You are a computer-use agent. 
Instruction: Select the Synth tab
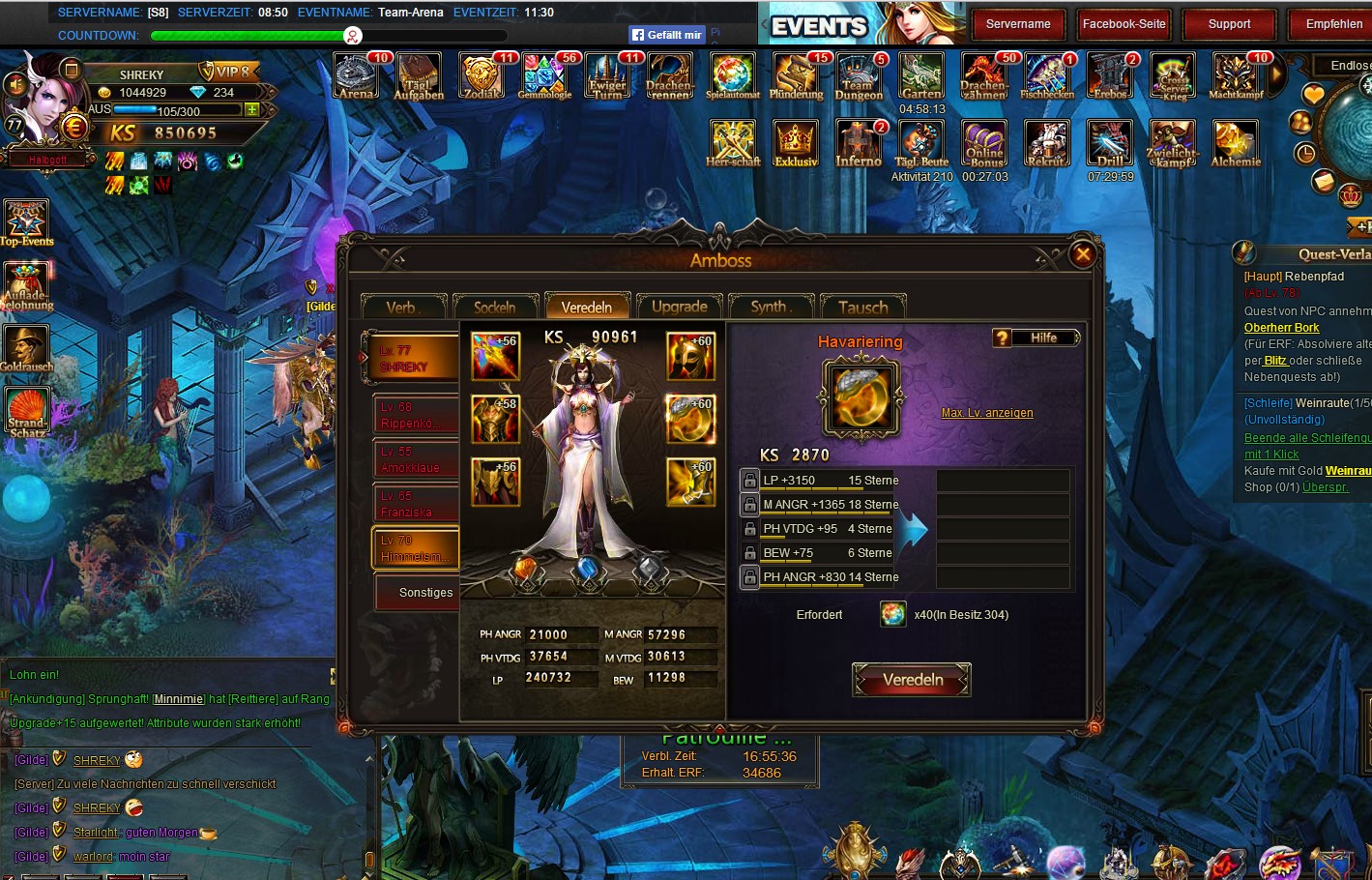pyautogui.click(x=771, y=307)
